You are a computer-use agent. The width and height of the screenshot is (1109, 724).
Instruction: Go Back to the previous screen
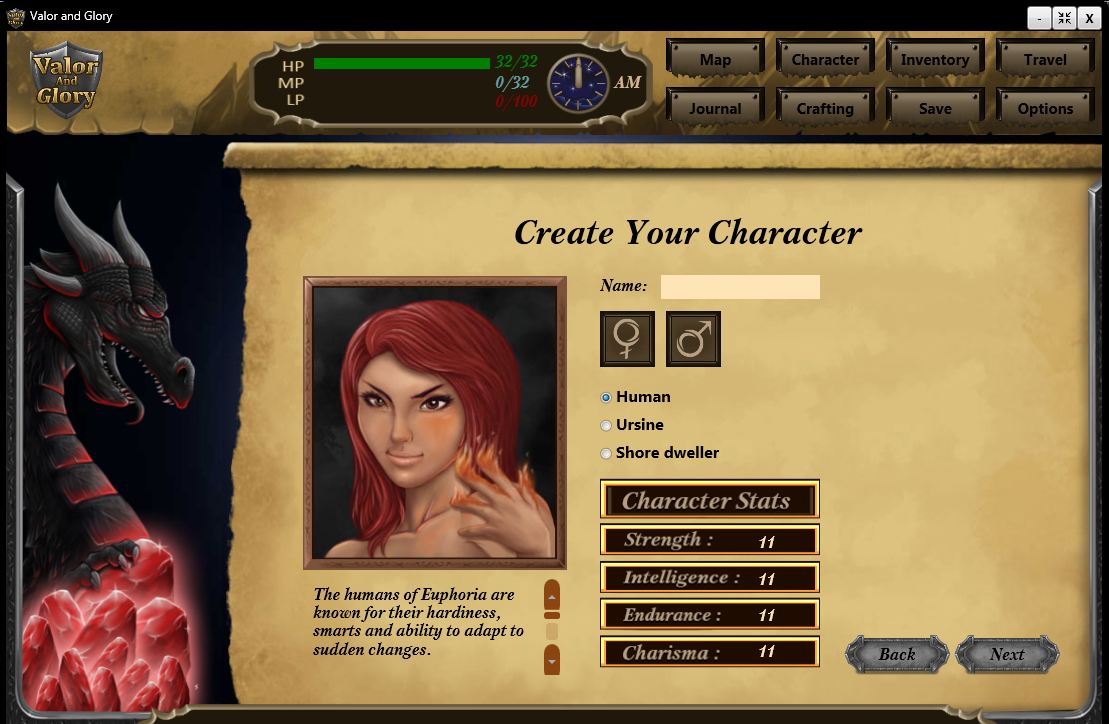click(897, 655)
